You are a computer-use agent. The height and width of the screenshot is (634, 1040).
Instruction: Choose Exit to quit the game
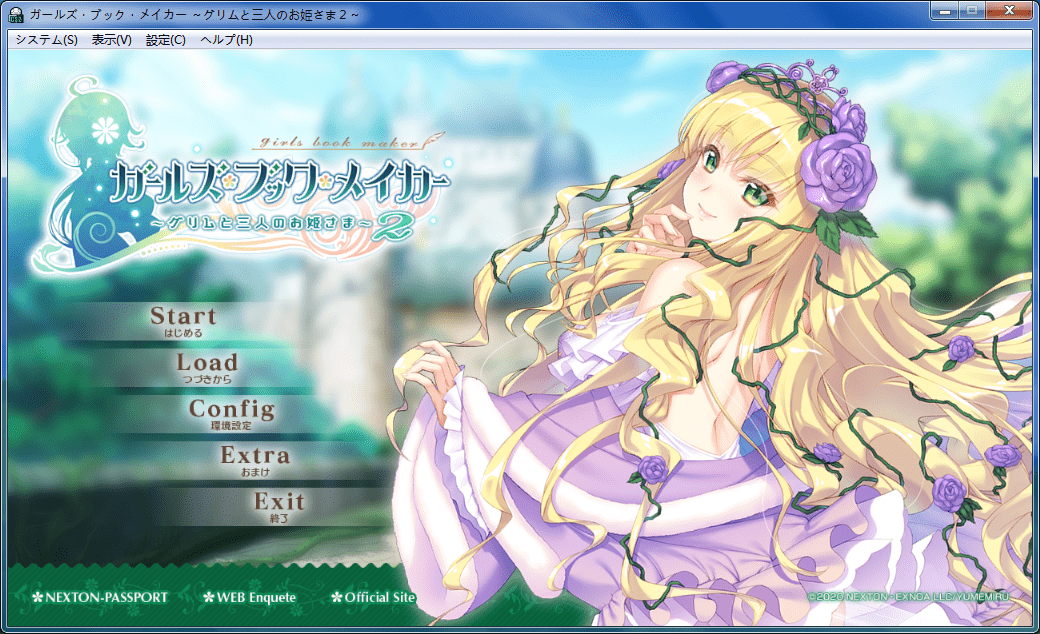pyautogui.click(x=278, y=504)
